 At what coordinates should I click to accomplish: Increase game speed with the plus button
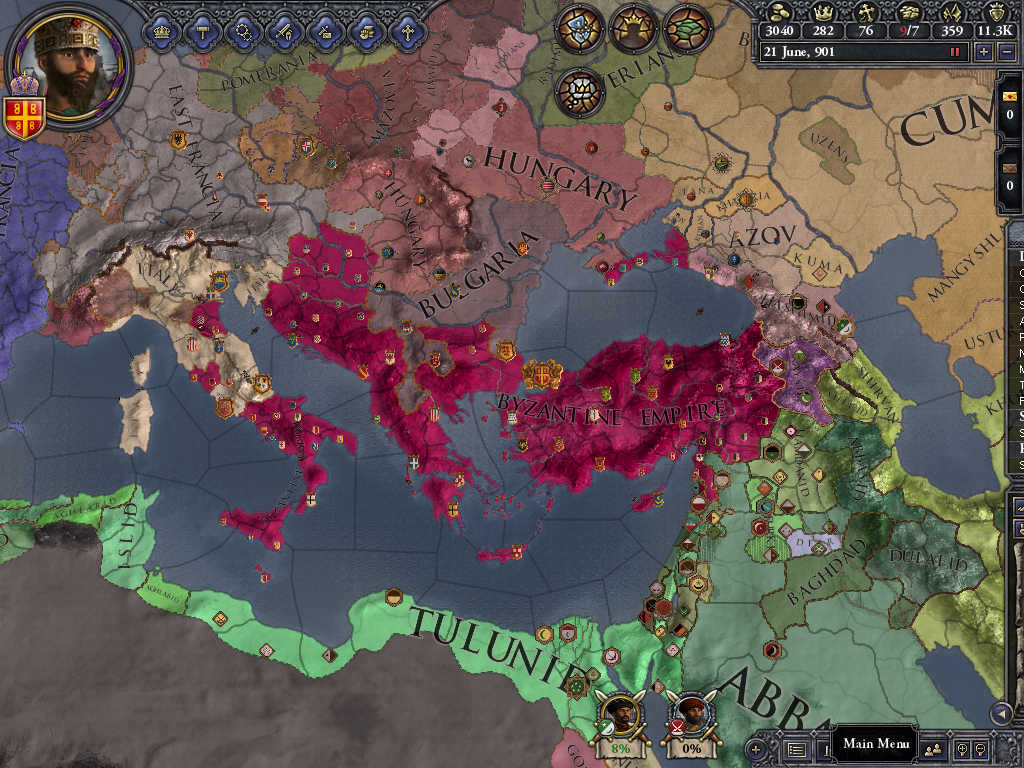point(984,51)
